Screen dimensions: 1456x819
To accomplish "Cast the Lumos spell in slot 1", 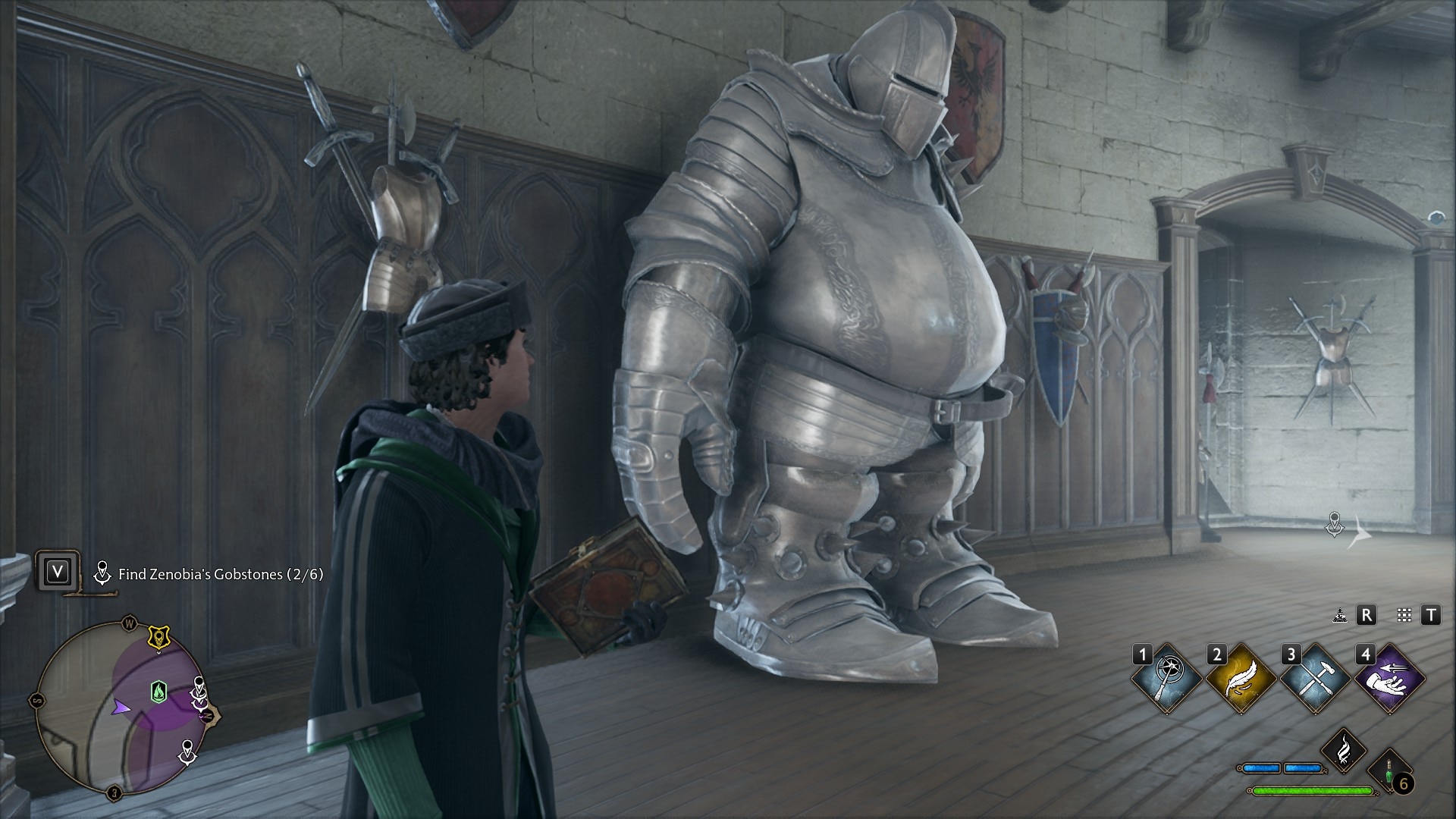I will click(x=1167, y=679).
